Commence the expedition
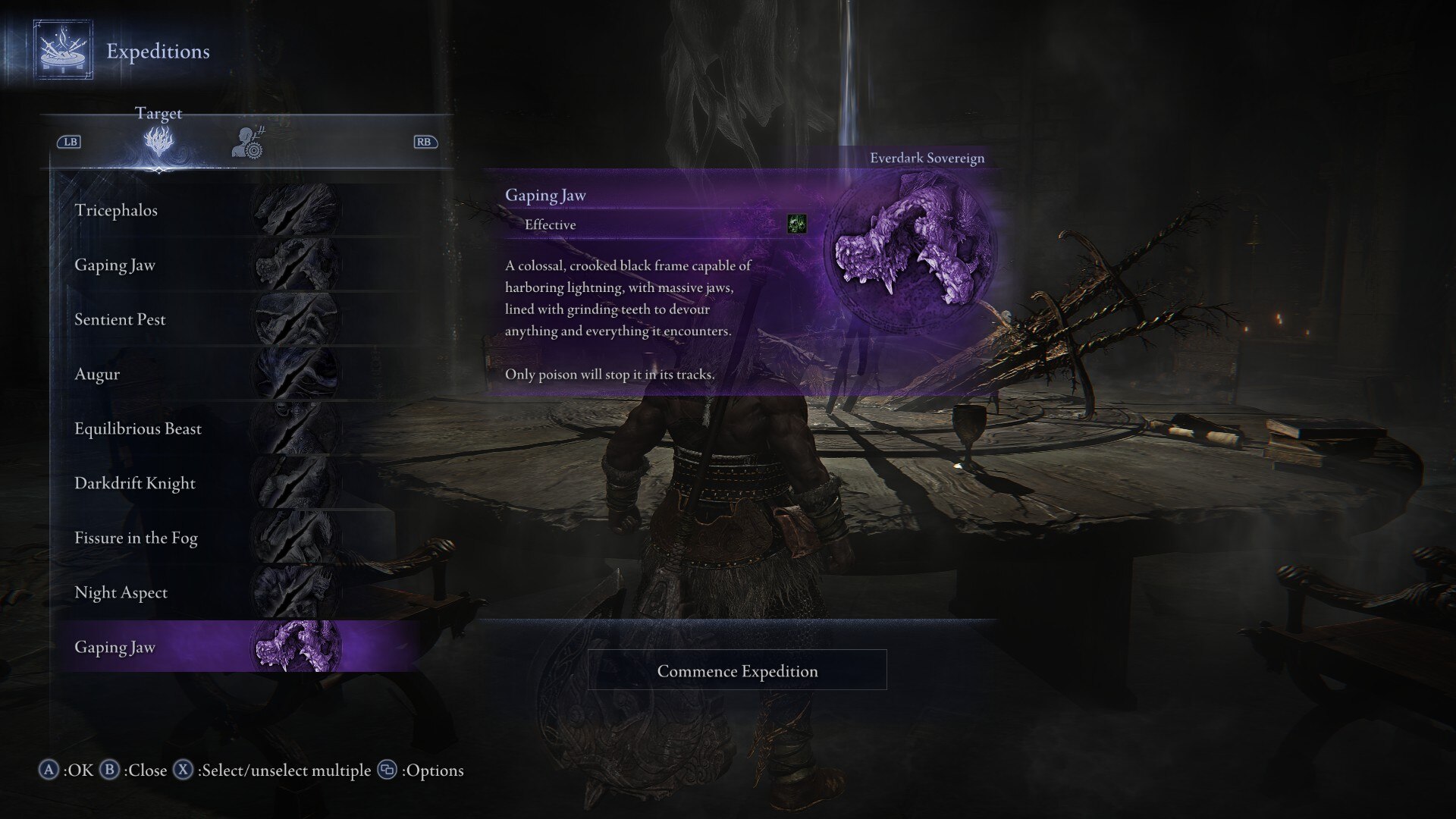1456x819 pixels. tap(737, 670)
